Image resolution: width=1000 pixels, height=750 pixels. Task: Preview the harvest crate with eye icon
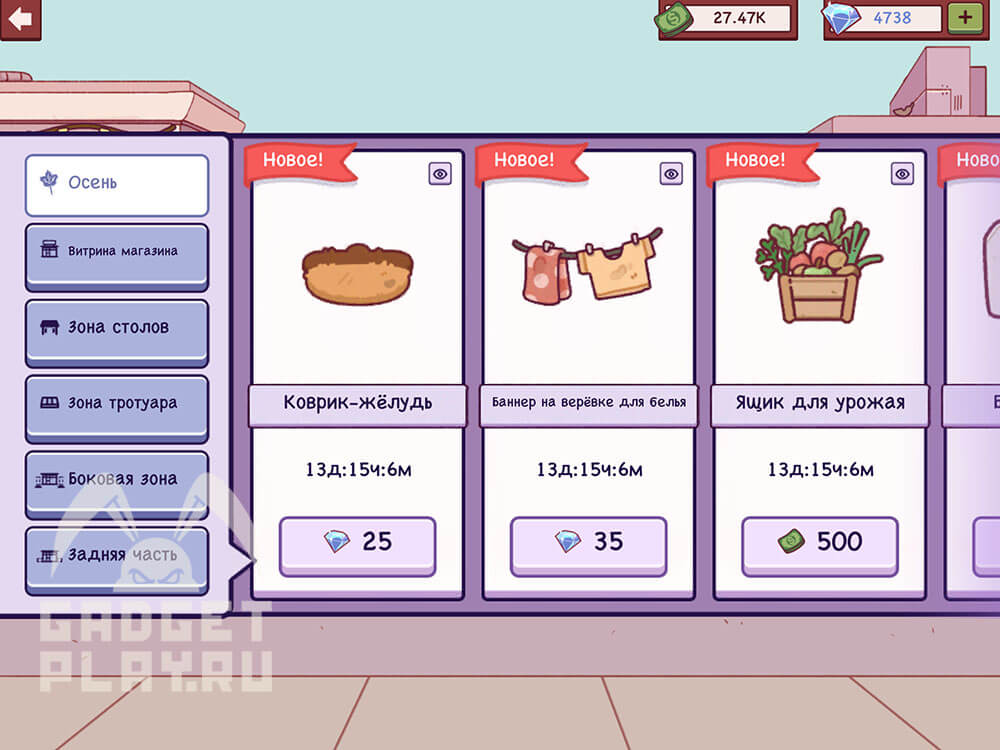click(x=902, y=174)
